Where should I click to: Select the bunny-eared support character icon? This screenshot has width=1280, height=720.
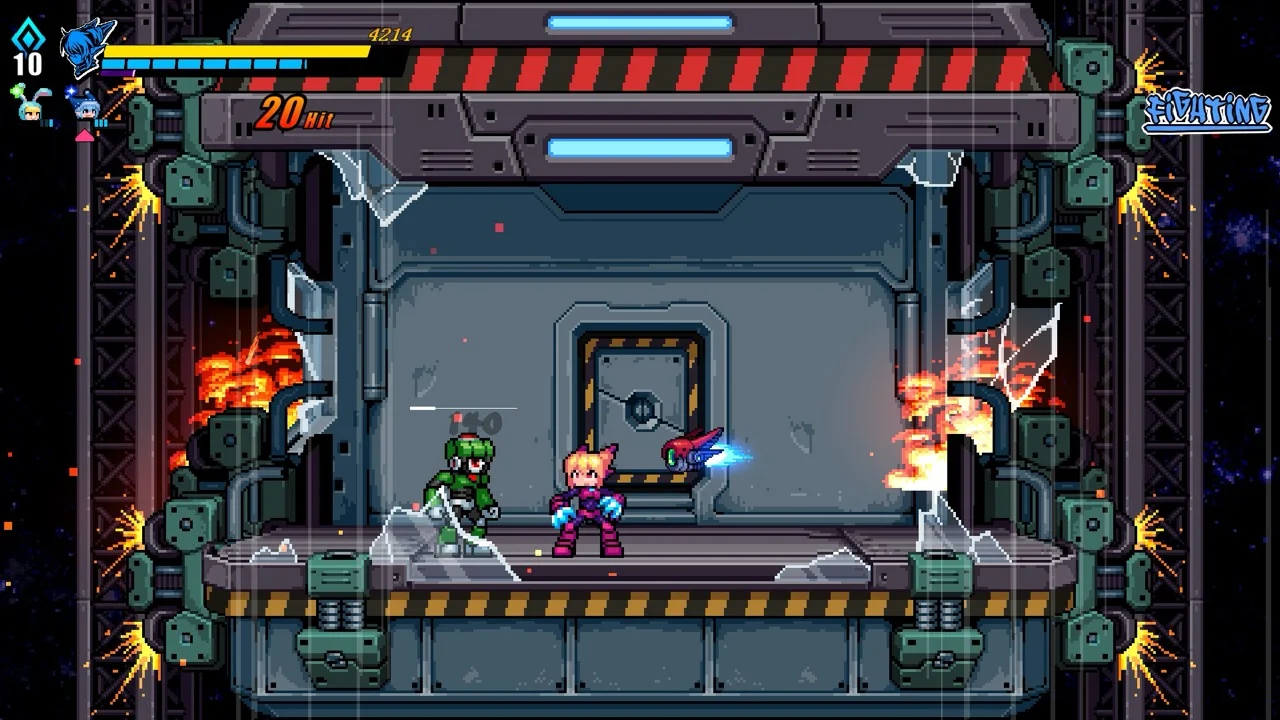point(28,102)
